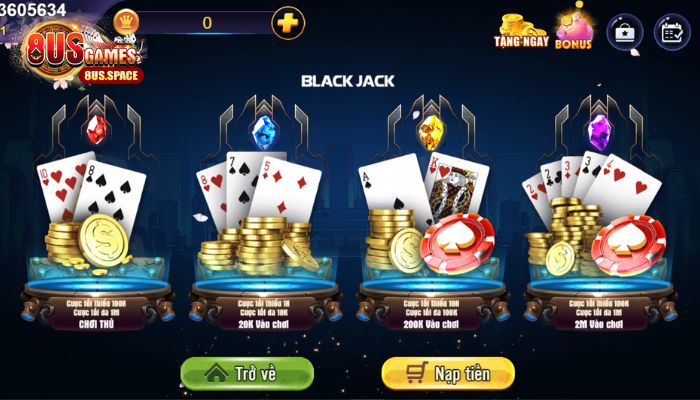The width and height of the screenshot is (700, 400).
Task: Add coins with the gold plus button
Action: click(x=288, y=22)
